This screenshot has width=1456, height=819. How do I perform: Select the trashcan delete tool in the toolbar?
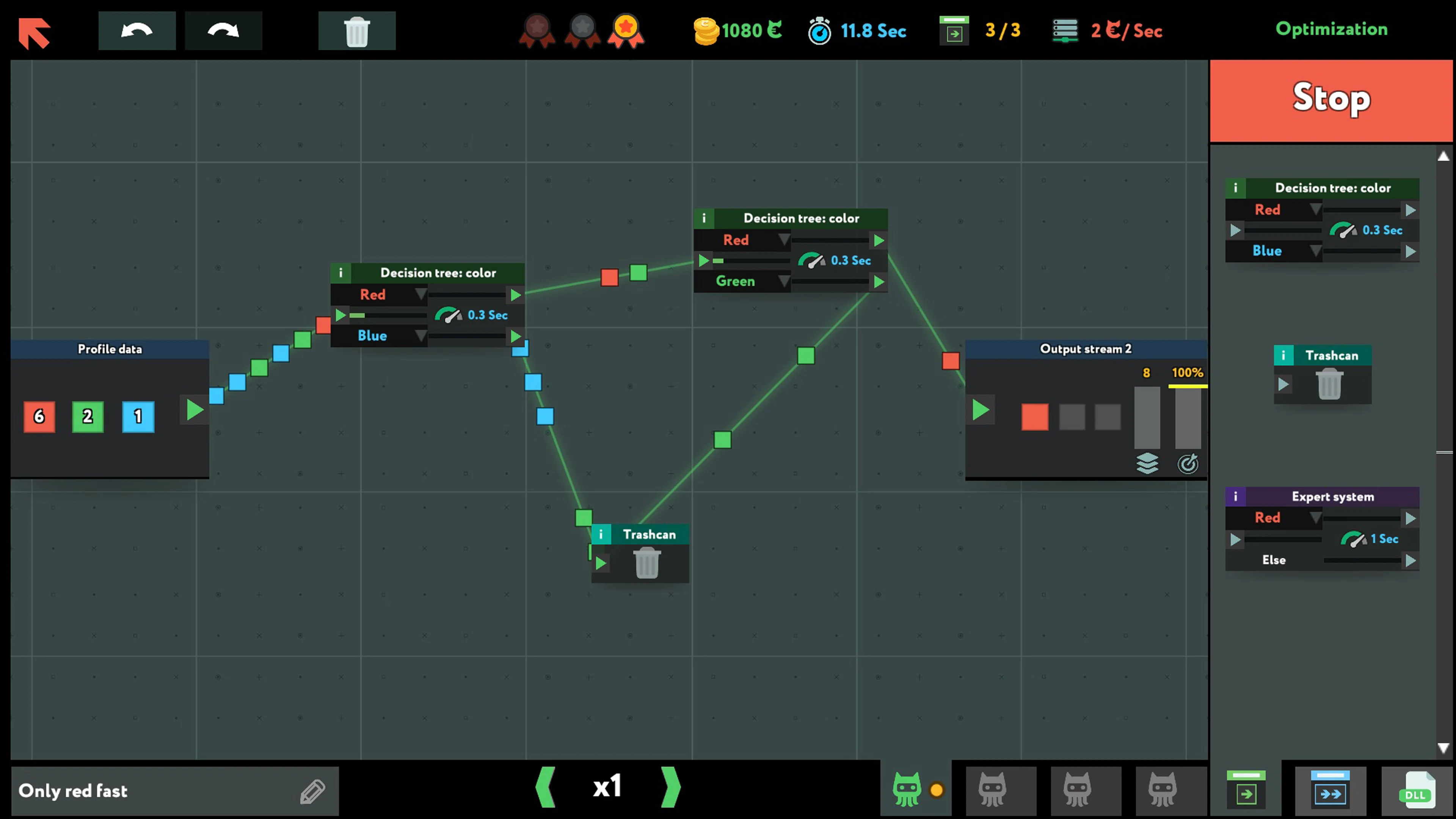coord(357,30)
